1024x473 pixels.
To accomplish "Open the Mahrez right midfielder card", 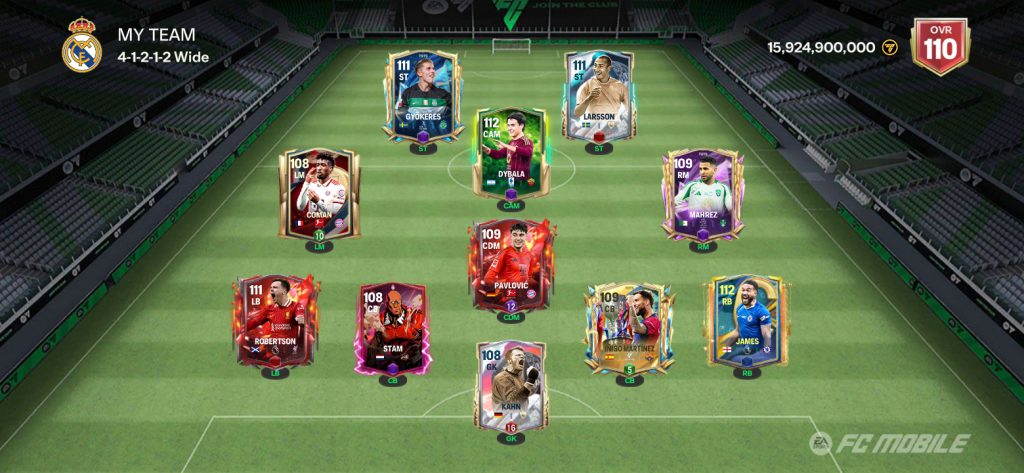I will click(x=704, y=193).
